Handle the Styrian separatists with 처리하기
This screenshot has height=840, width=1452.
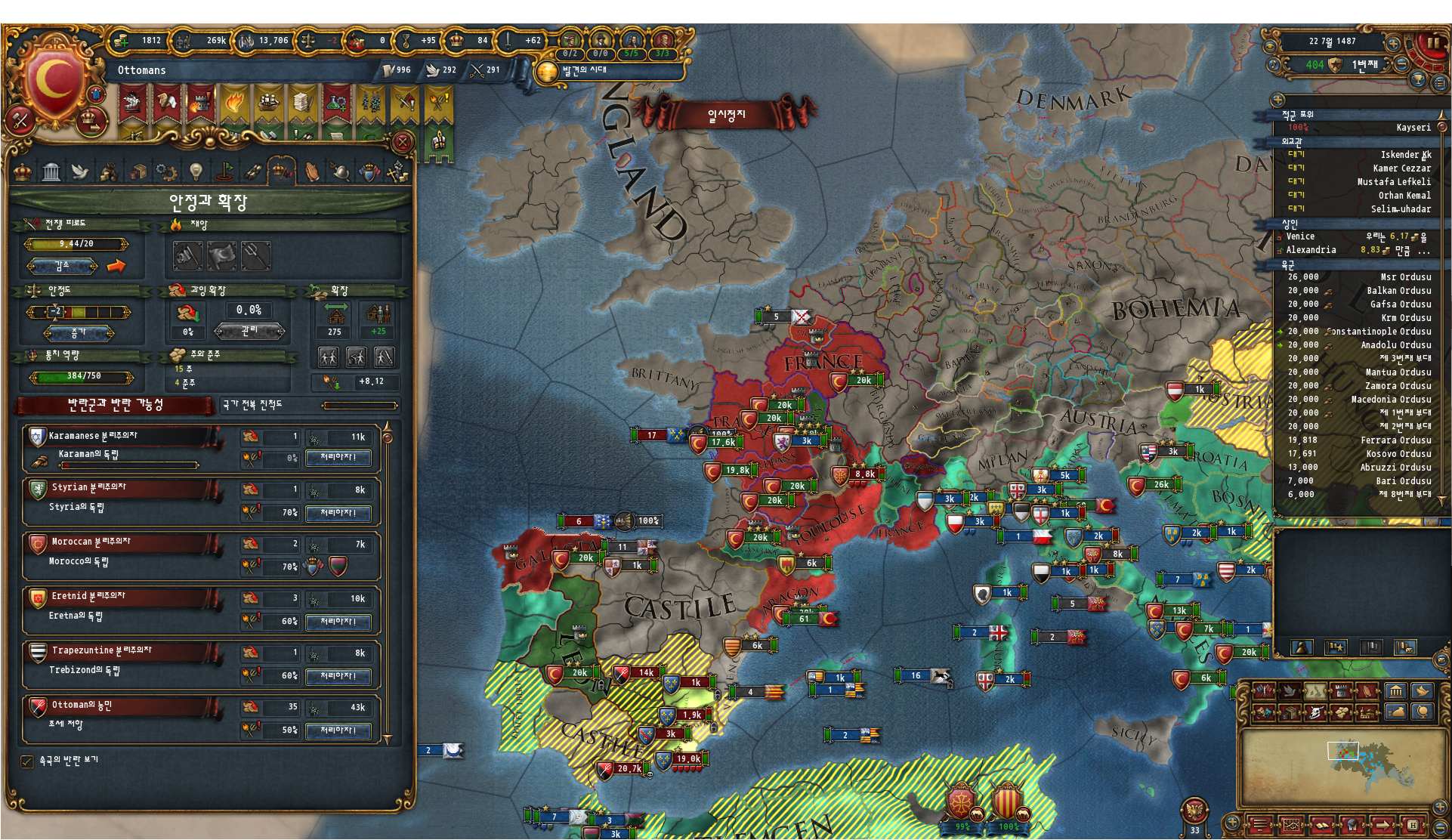tap(338, 513)
